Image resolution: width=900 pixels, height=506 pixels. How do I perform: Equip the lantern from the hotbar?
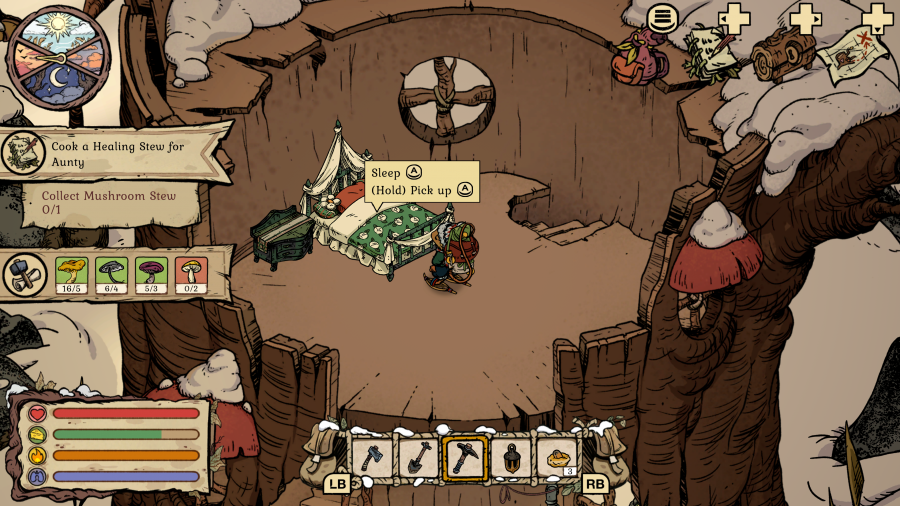tap(511, 458)
